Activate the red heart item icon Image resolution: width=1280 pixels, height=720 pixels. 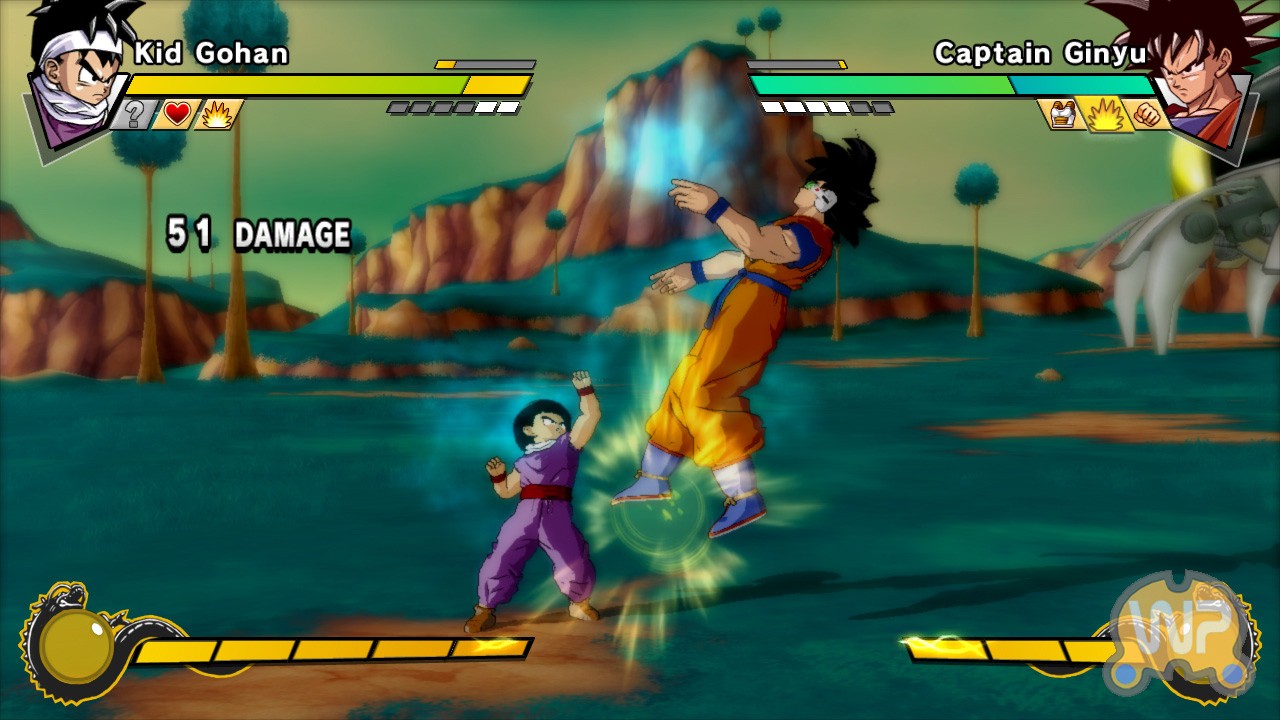coord(177,115)
